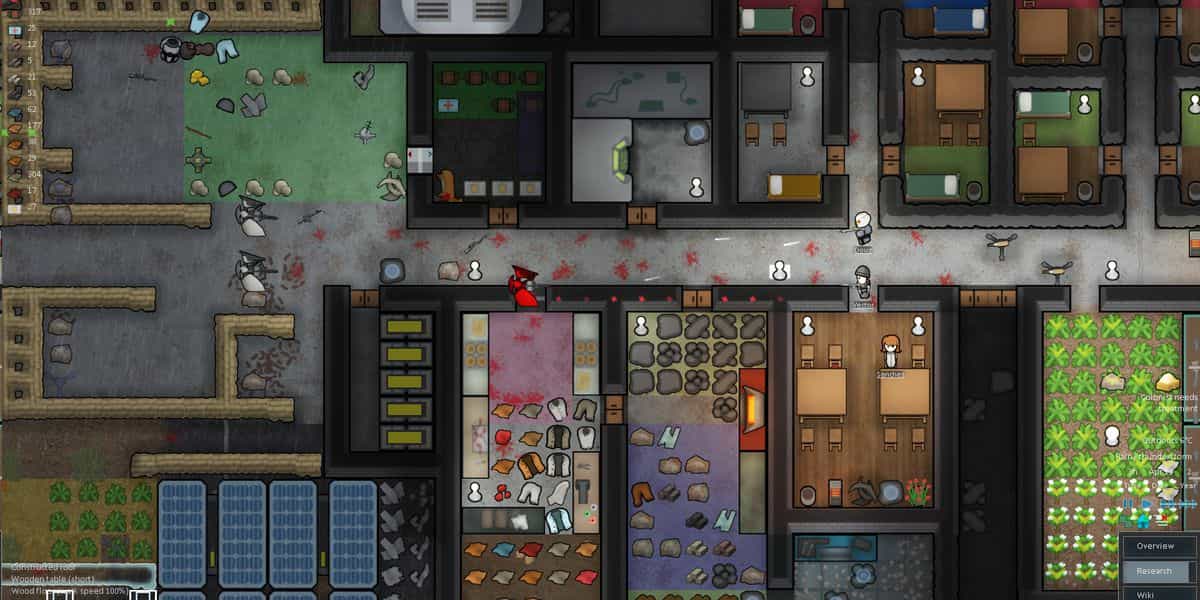Pause the game with the pause icon
Viewport: 1200px width, 600px height.
(x=1129, y=503)
